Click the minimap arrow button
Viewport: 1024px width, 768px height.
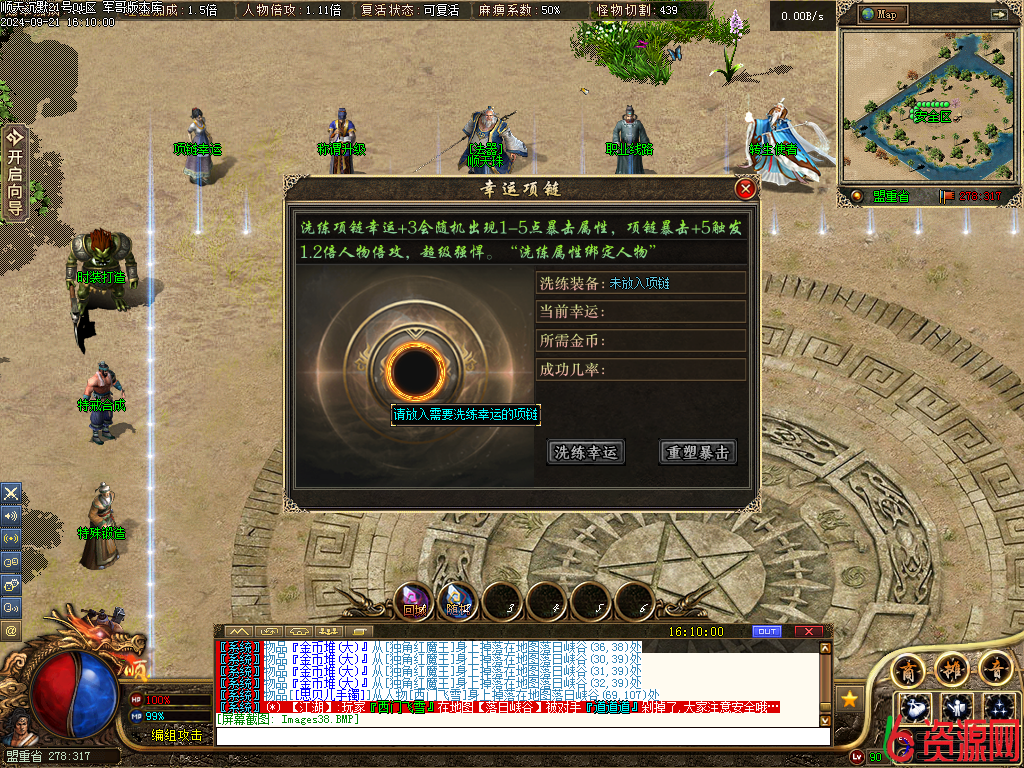coord(997,15)
